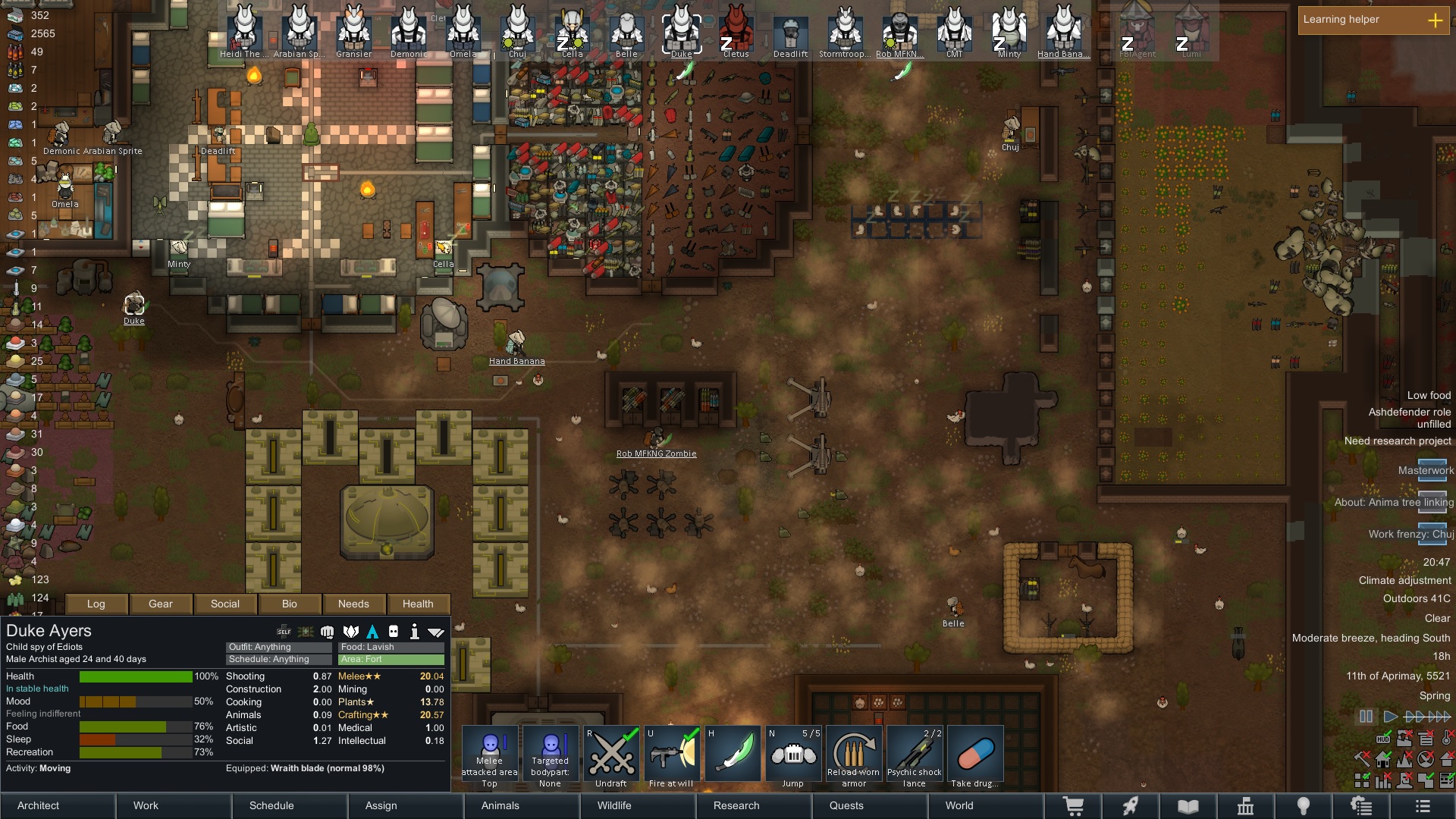
Task: Show Duke's Social tab
Action: (x=225, y=604)
